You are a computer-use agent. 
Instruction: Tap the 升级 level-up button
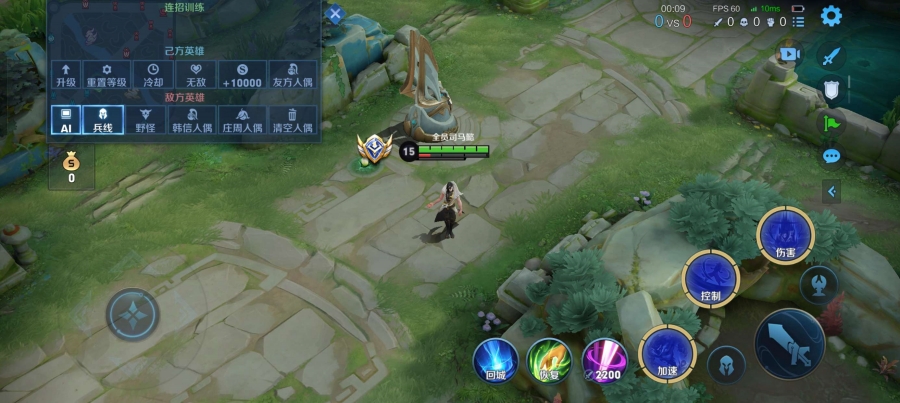pos(67,74)
